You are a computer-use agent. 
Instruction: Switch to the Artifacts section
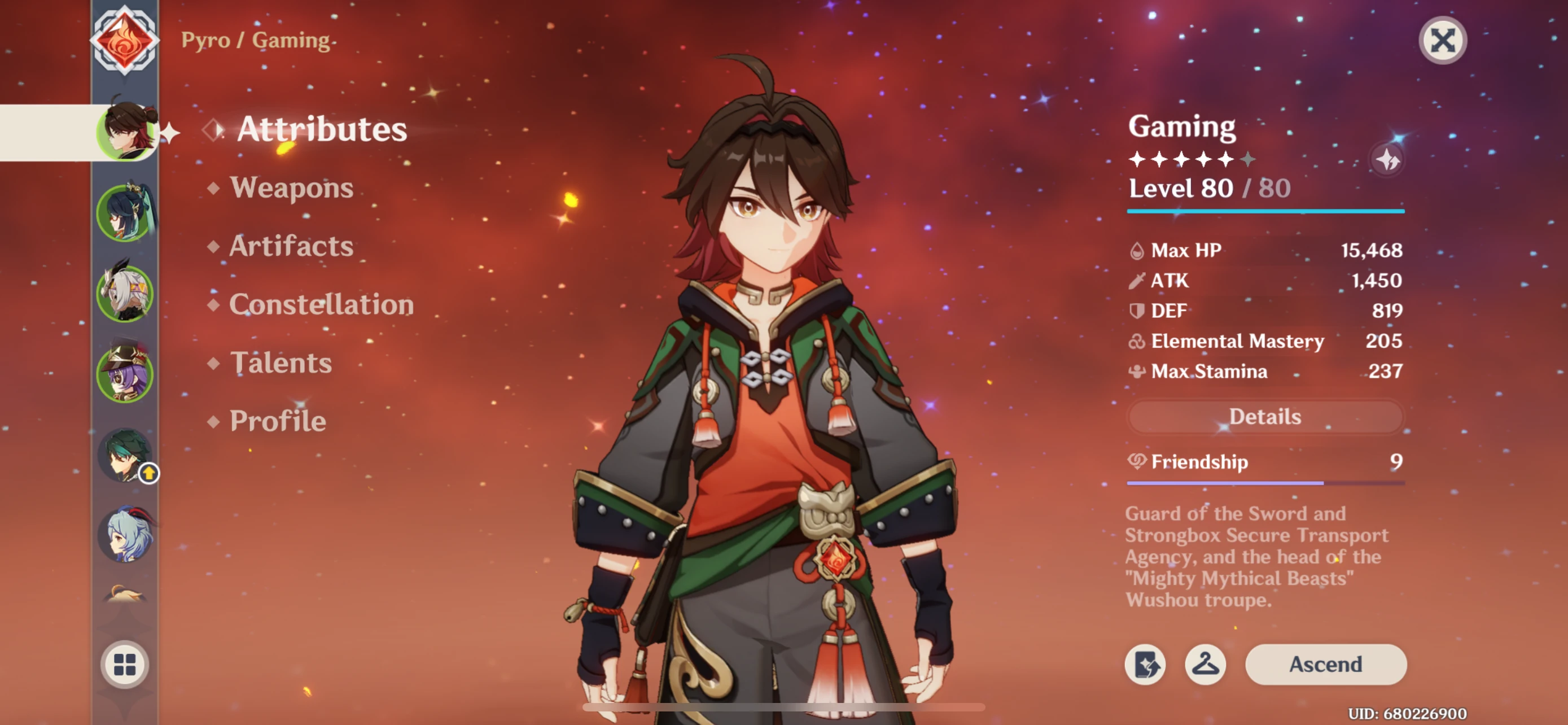click(x=289, y=246)
